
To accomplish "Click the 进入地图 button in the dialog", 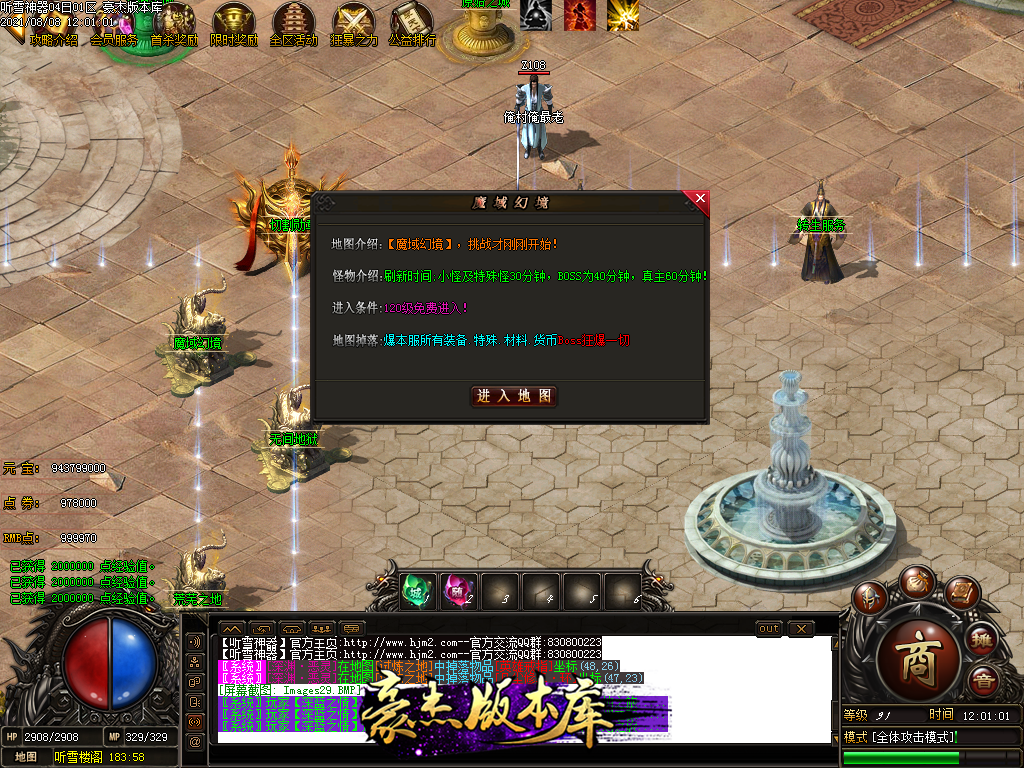I will (514, 396).
